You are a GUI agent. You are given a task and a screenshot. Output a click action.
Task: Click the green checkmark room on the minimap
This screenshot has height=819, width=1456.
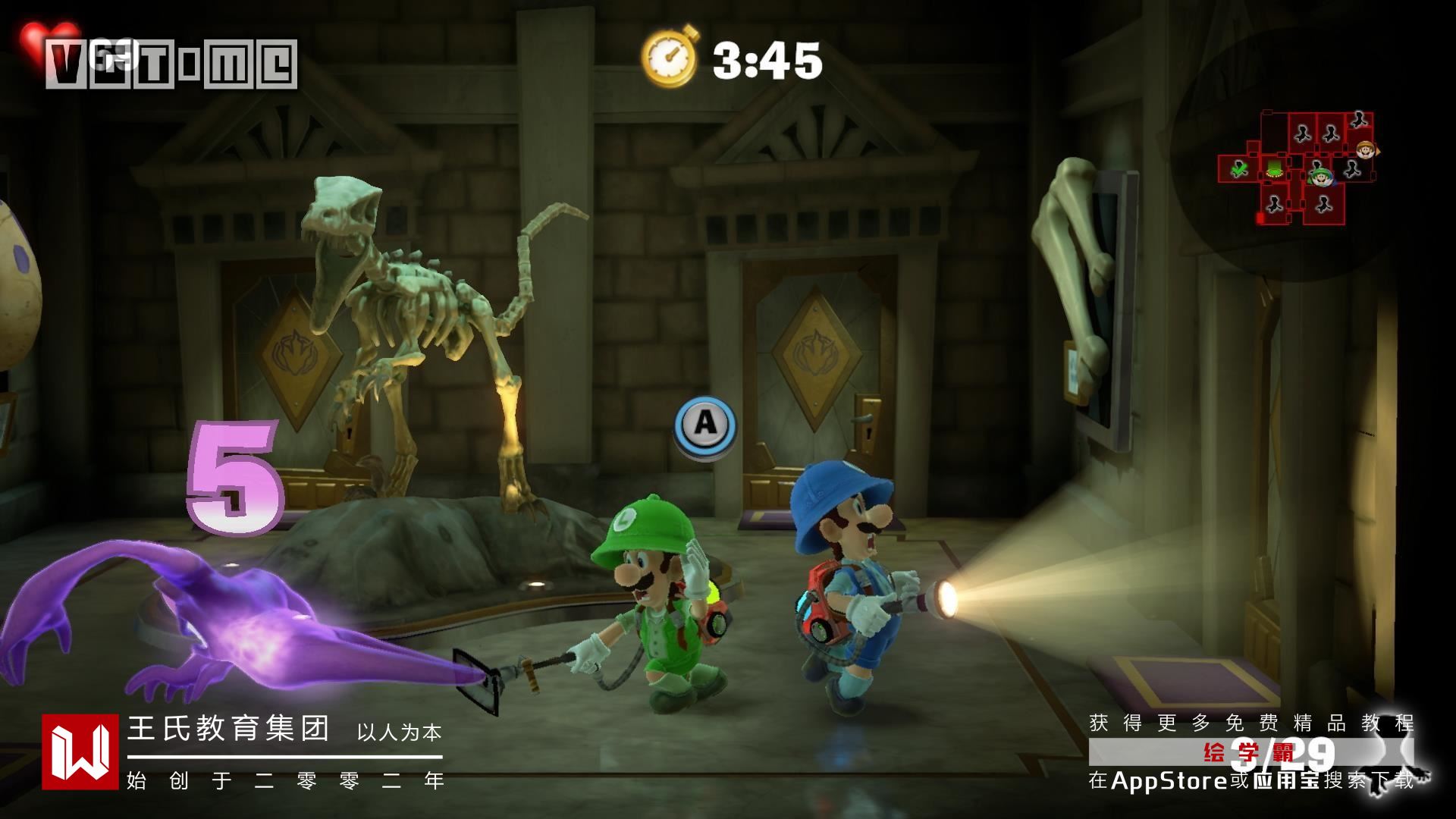click(x=1239, y=168)
